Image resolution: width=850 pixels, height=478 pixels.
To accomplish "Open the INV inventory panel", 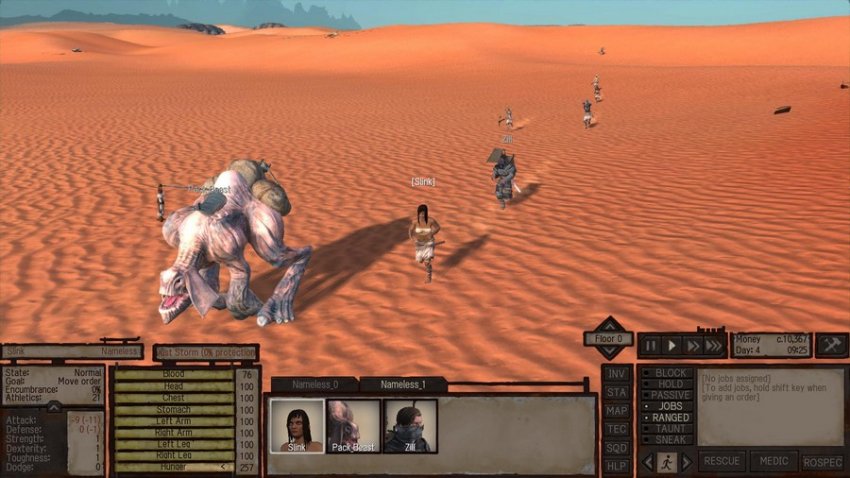I will pyautogui.click(x=617, y=374).
